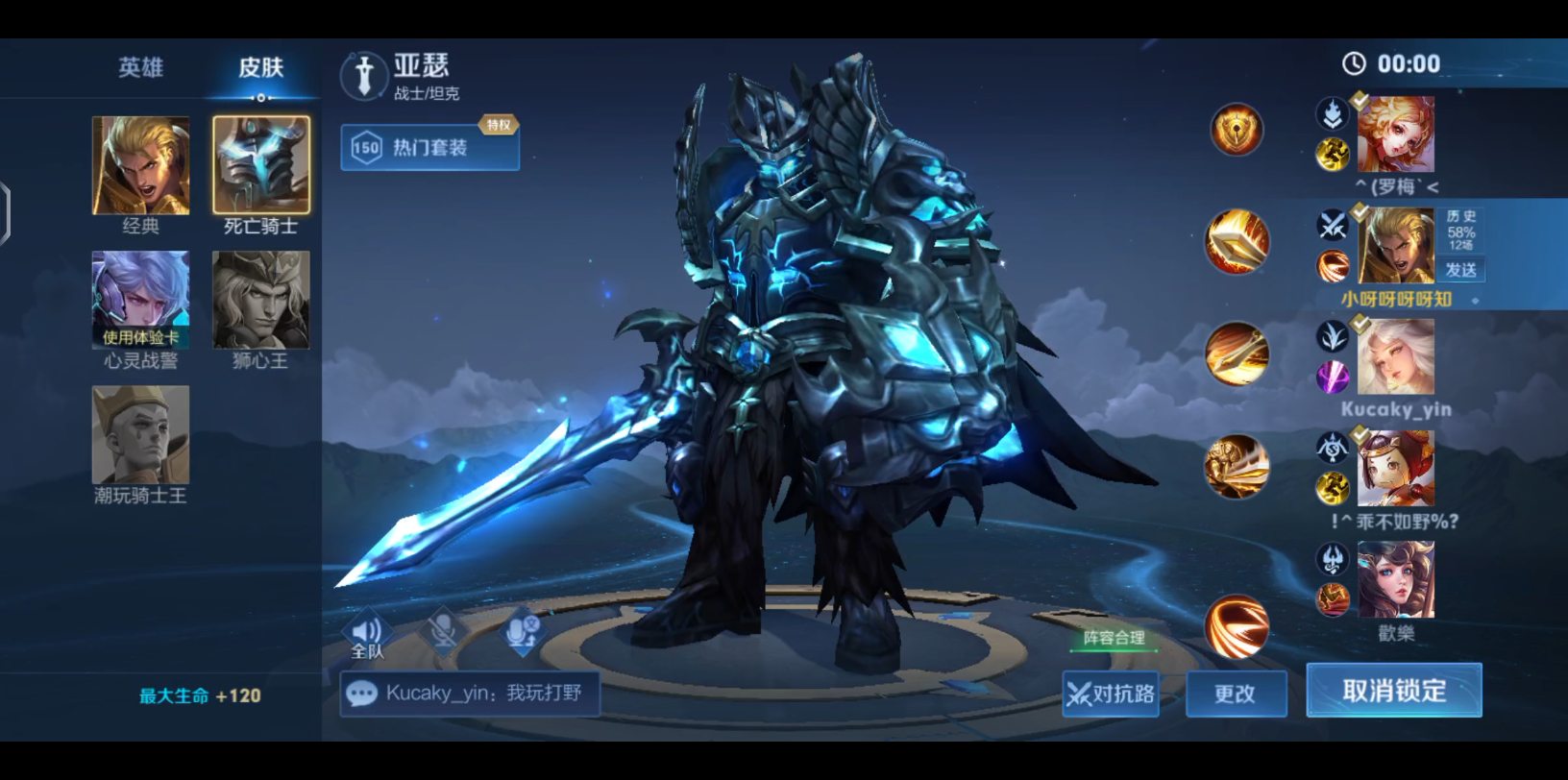
Task: Select the ^(罗梅`< teammate portrait
Action: pyautogui.click(x=1395, y=134)
